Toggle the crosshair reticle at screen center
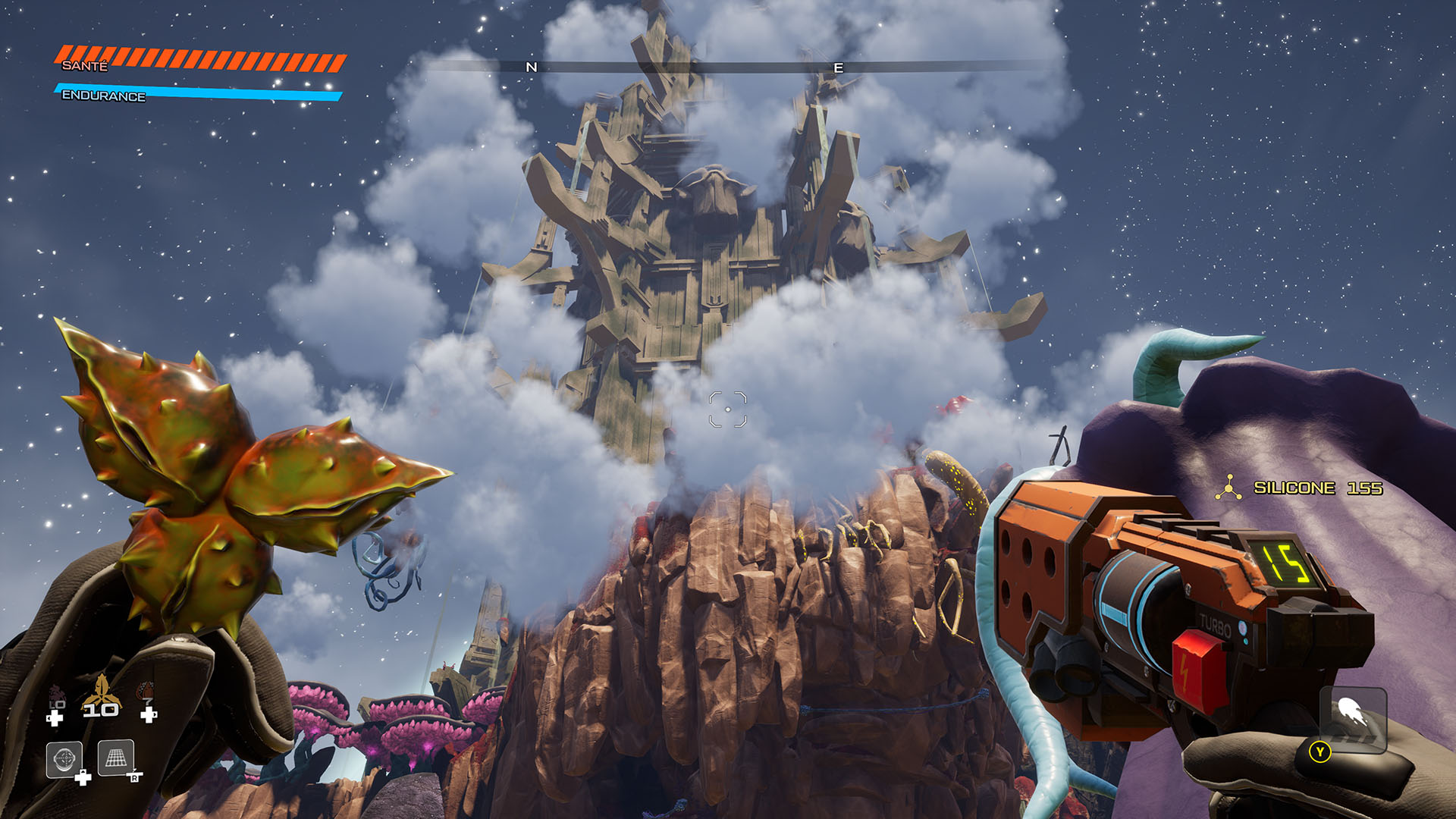This screenshot has height=819, width=1456. coord(728,407)
